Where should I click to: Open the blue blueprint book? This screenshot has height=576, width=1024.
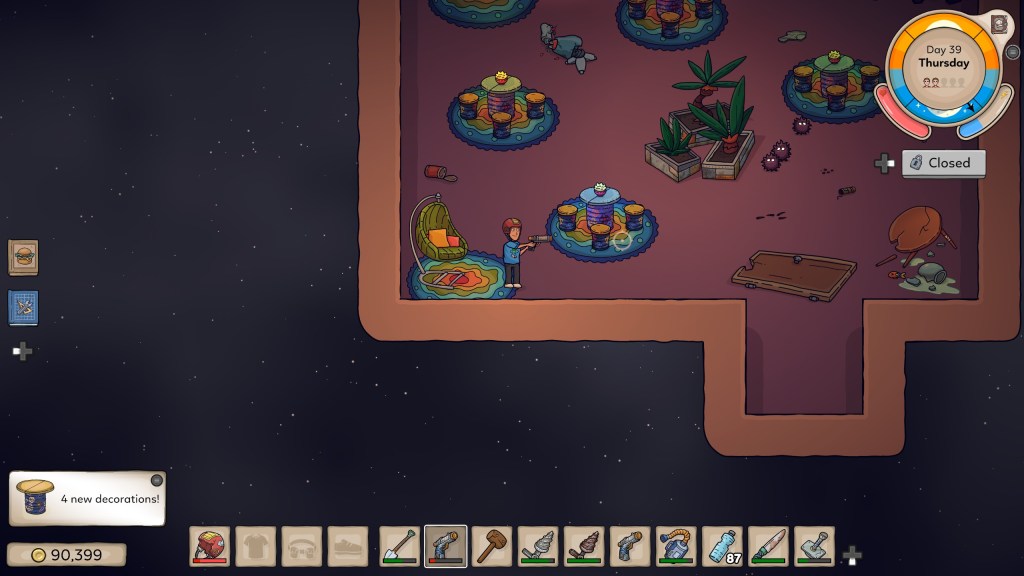[x=23, y=307]
